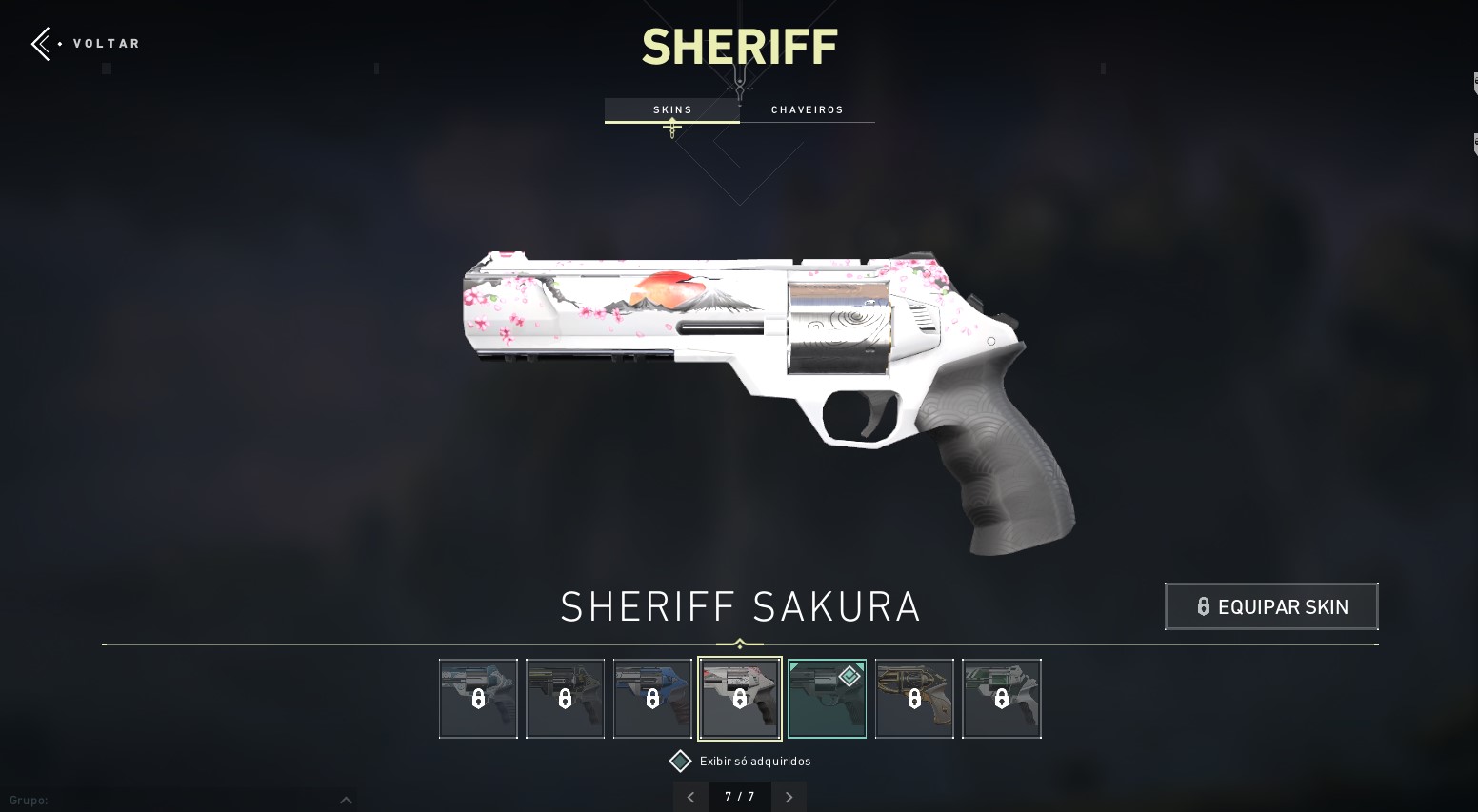
Task: Toggle the Exibir só adquiridos filter
Action: 755,761
